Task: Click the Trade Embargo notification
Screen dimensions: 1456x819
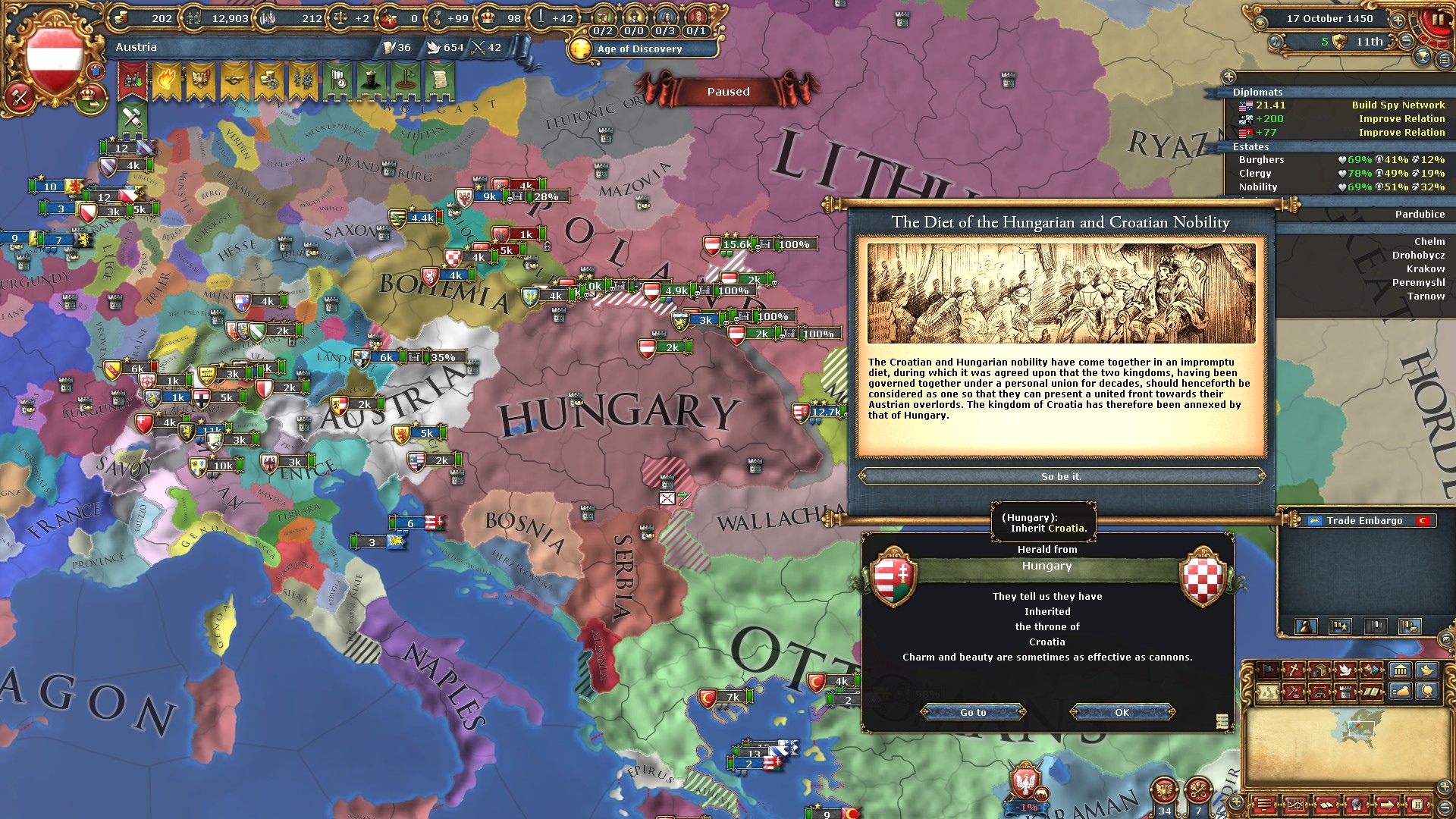Action: point(1364,521)
